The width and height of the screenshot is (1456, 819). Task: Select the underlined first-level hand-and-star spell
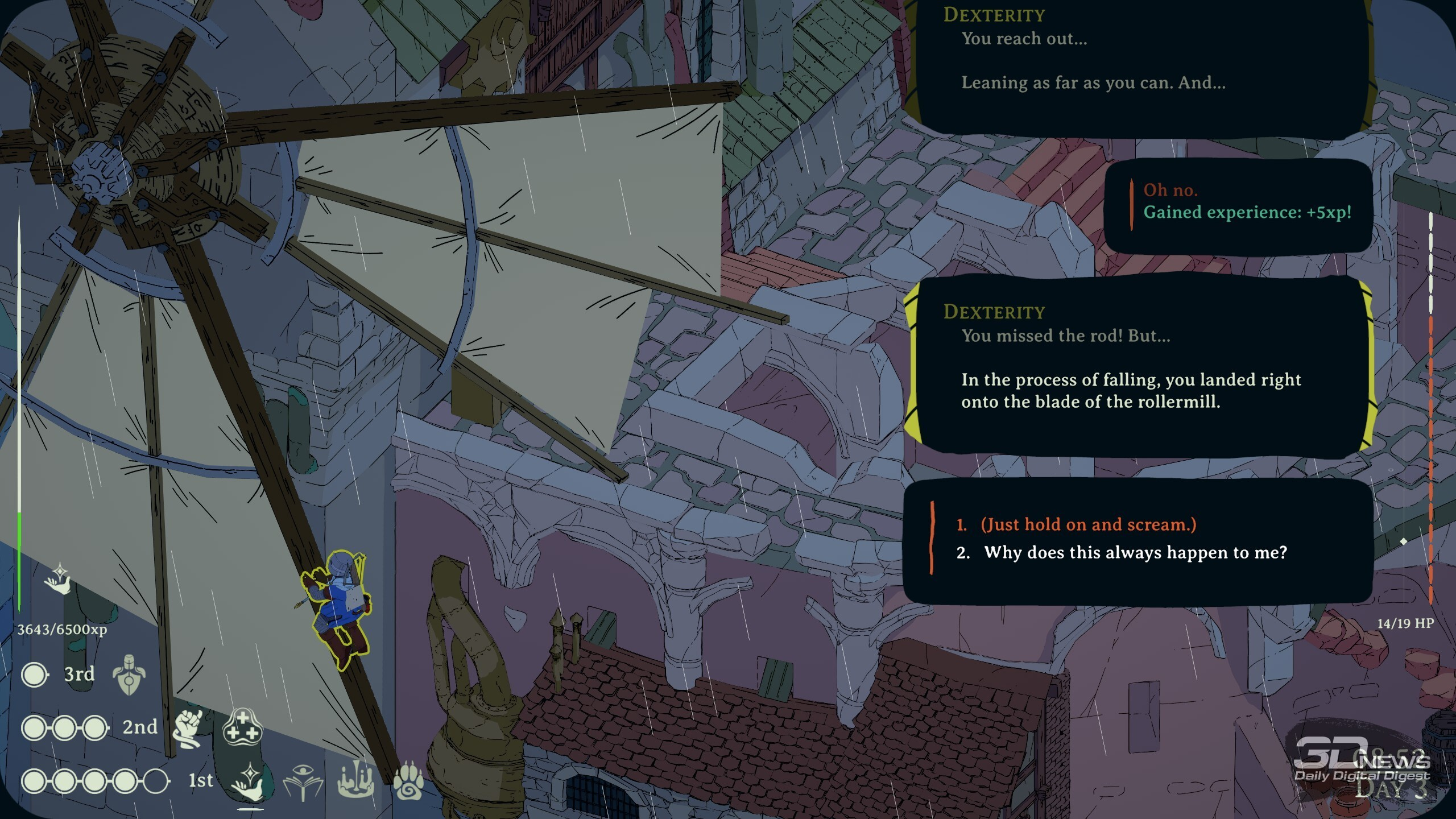point(249,781)
